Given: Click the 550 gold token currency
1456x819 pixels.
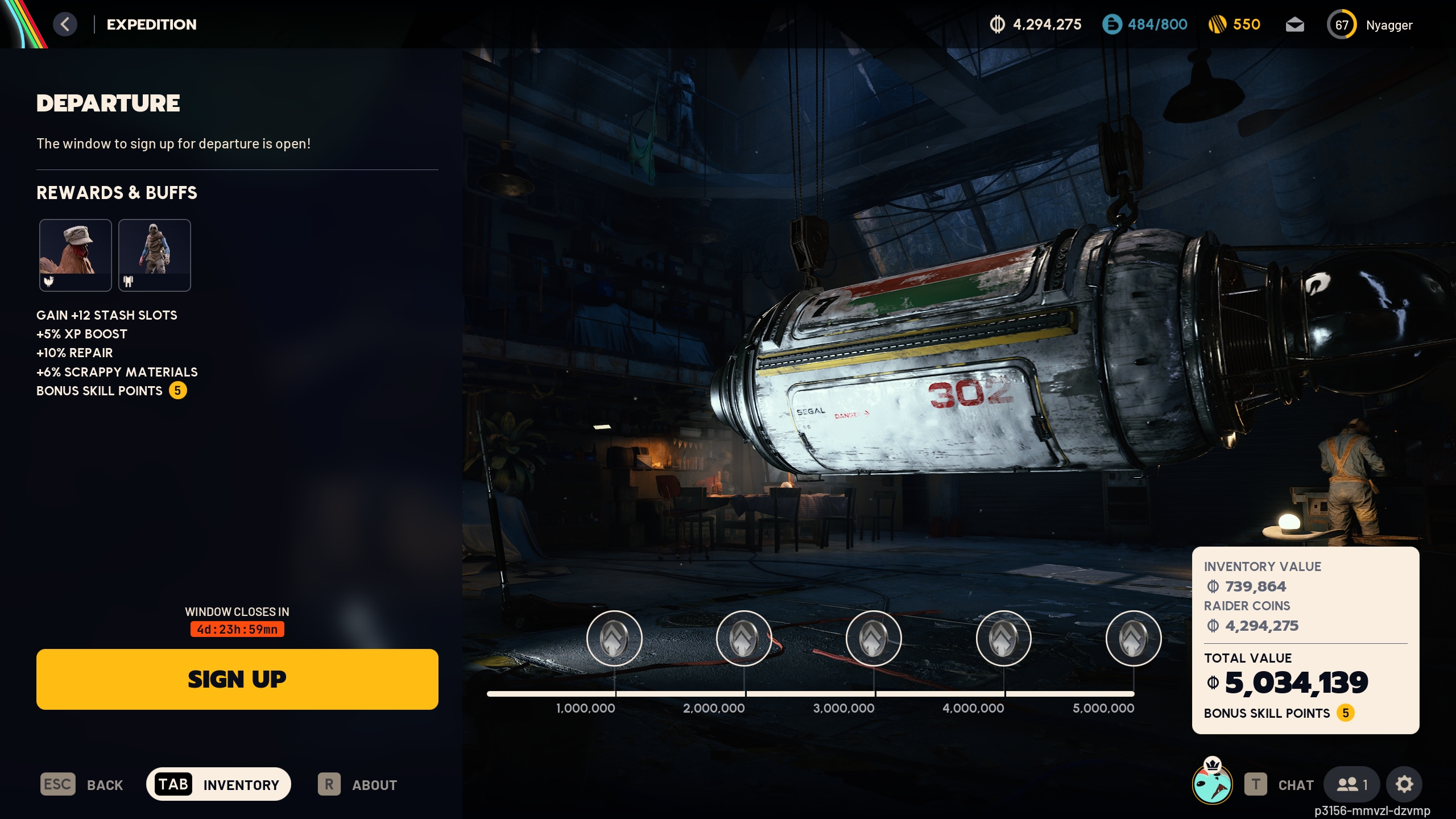Looking at the screenshot, I should click(x=1235, y=24).
